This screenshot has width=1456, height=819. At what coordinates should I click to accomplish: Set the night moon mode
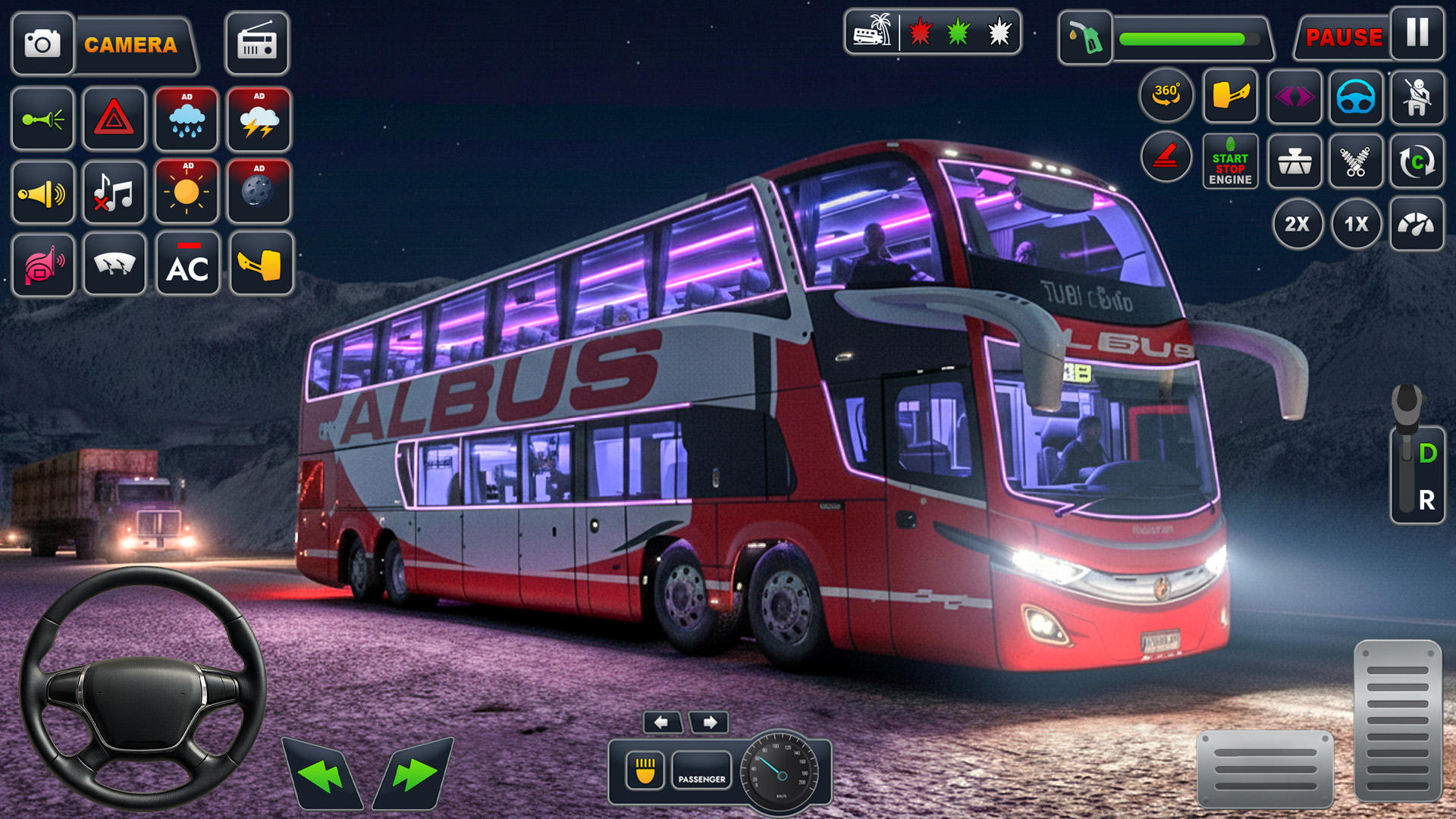(x=259, y=191)
